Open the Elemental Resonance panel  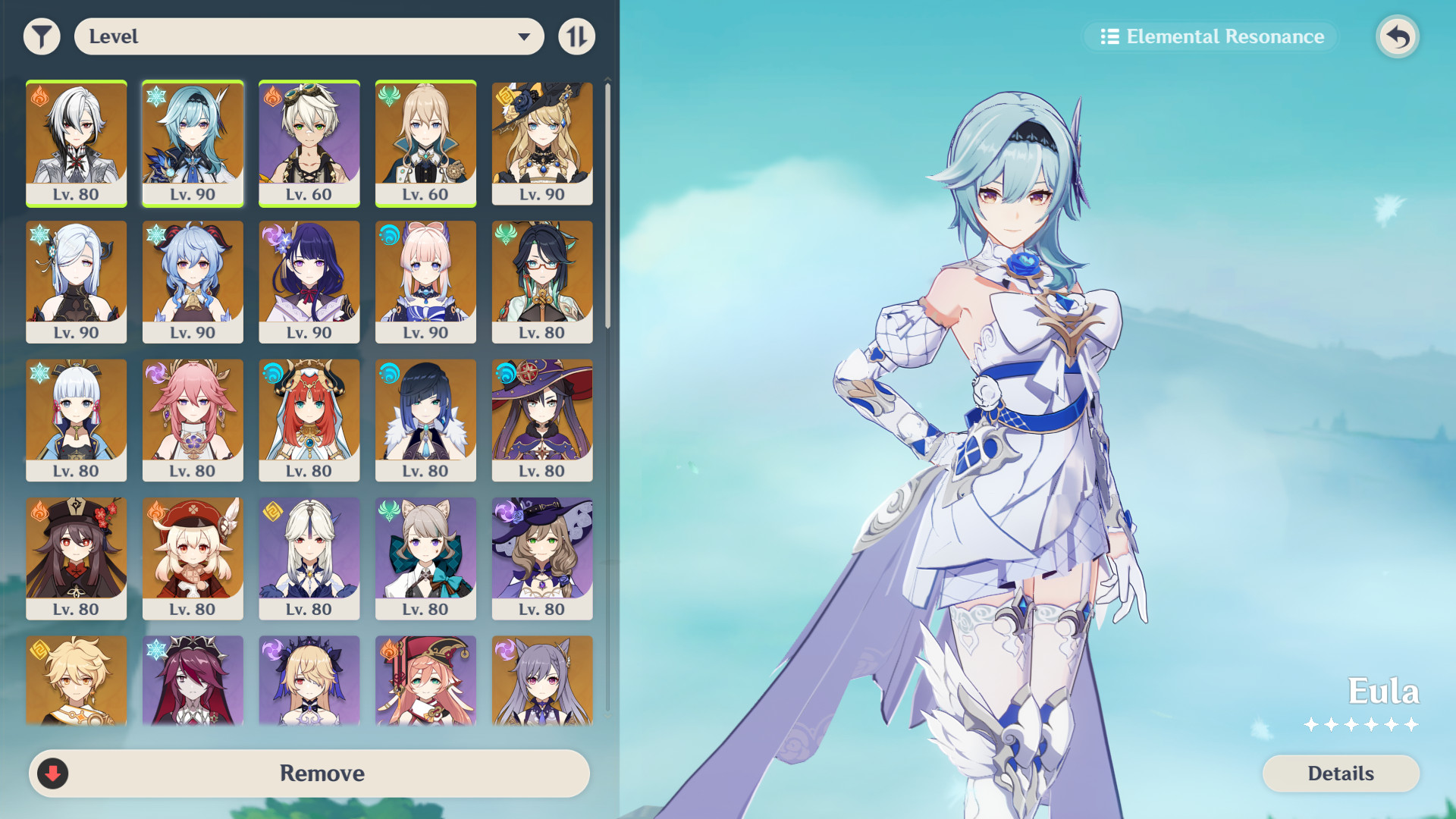tap(1210, 36)
